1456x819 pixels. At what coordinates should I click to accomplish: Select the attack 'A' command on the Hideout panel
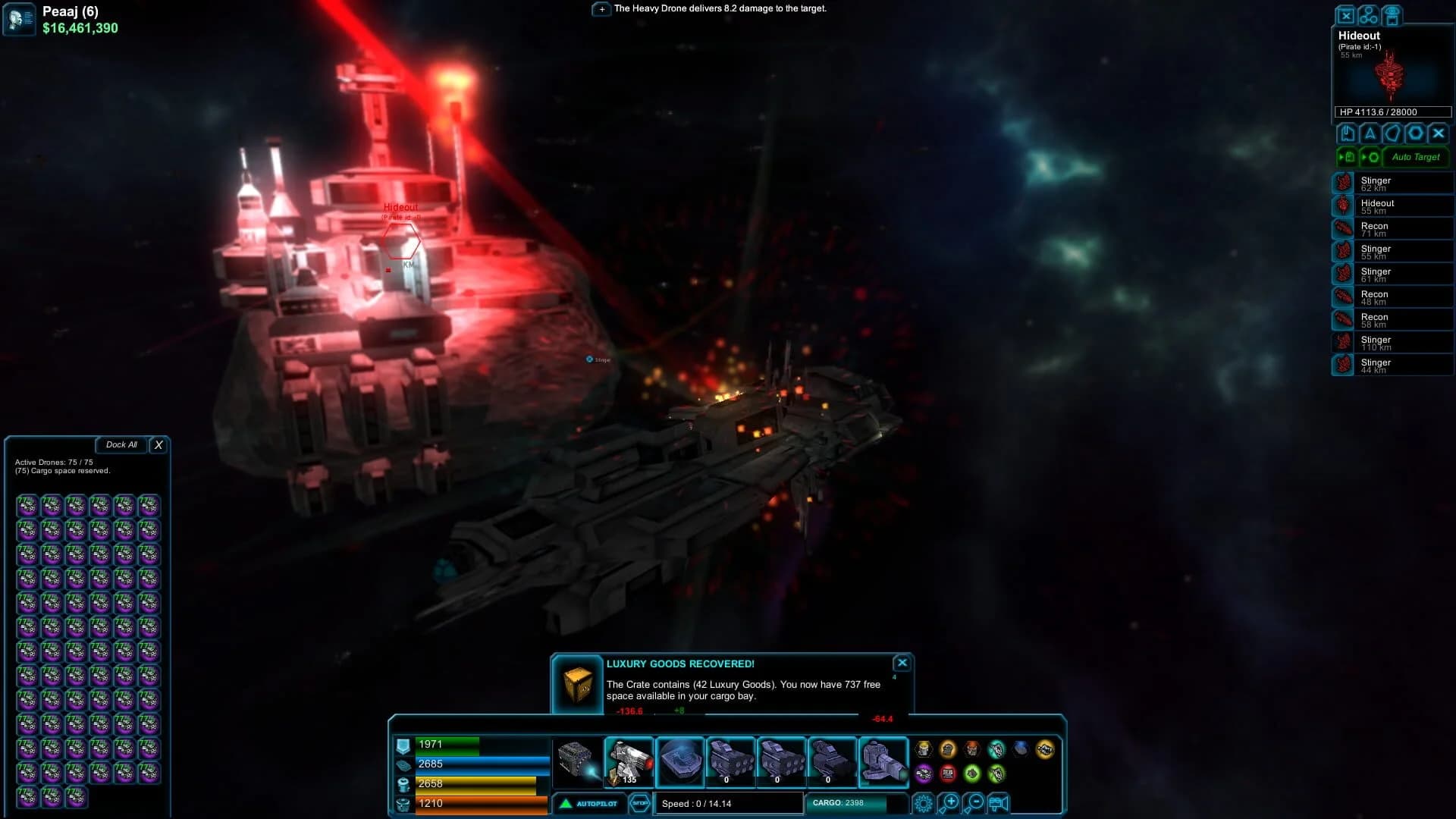point(1370,133)
